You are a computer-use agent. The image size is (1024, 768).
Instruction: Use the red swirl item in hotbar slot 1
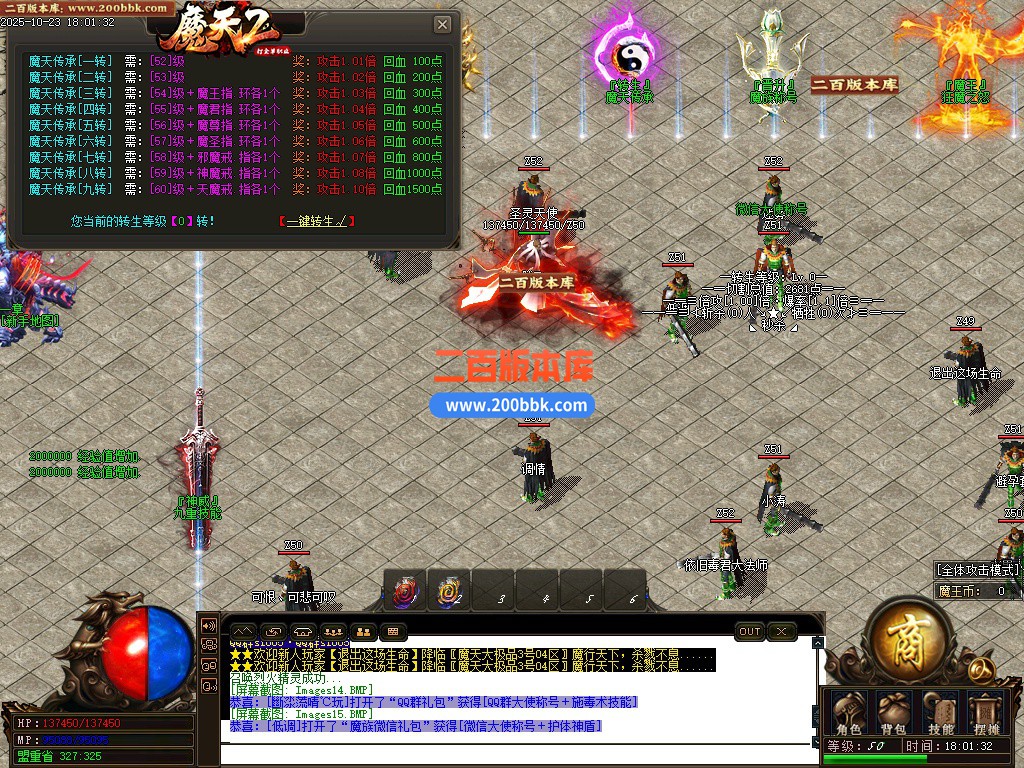pos(405,592)
